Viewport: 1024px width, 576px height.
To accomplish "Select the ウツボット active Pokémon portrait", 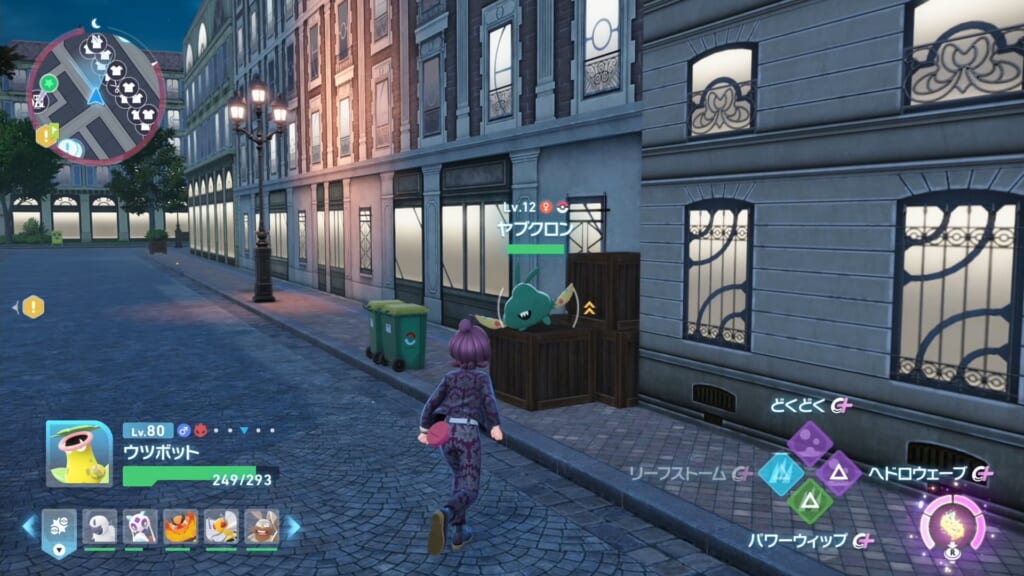I will 79,453.
